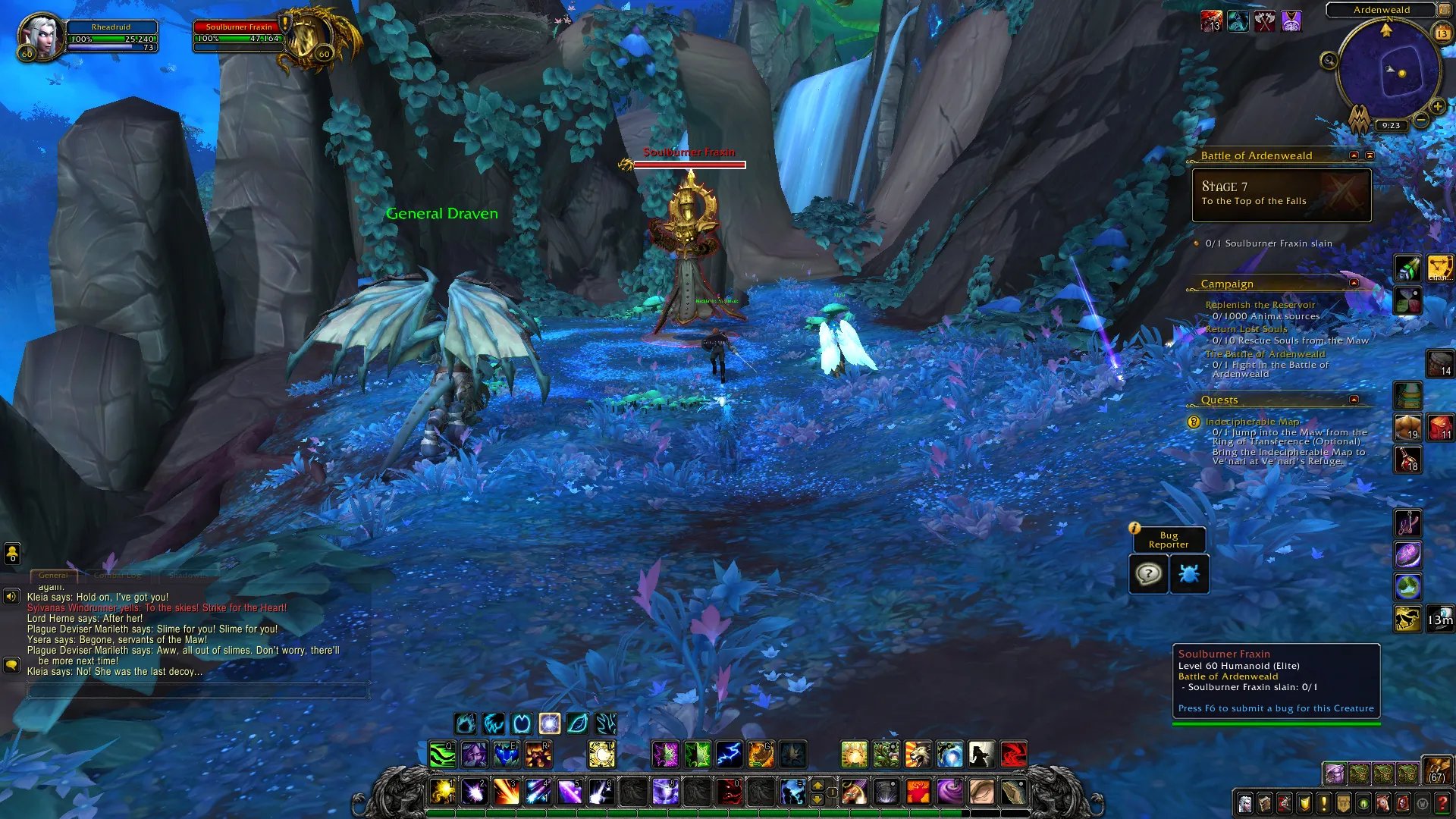
Task: Use the golden horse mount icon
Action: pyautogui.click(x=1407, y=620)
